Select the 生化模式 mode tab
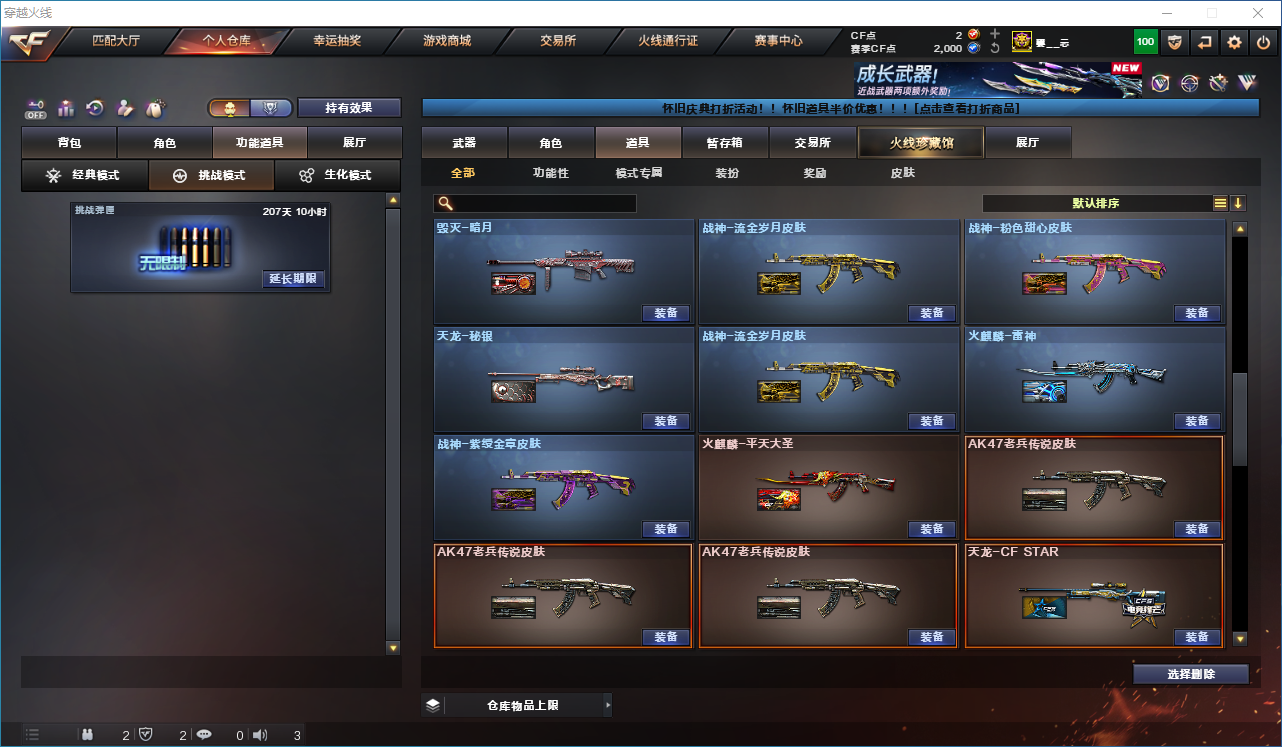 pyautogui.click(x=337, y=176)
